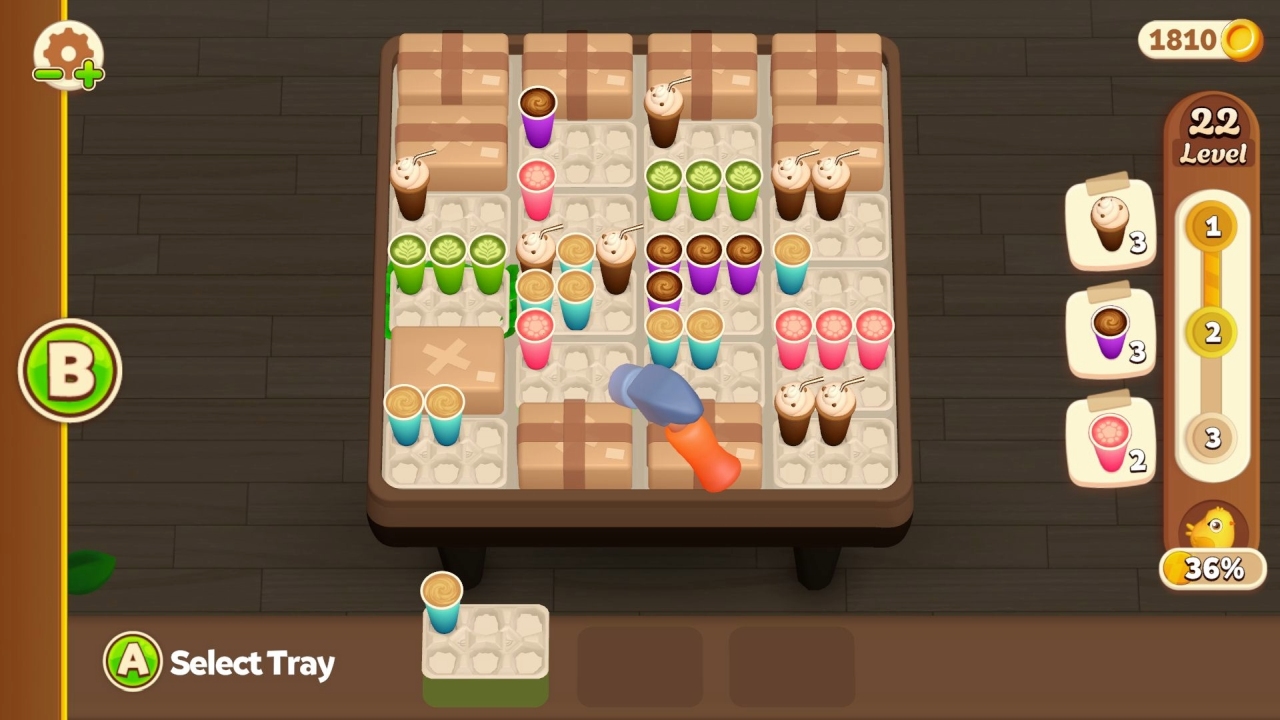Click the empty middle tray slot below
1280x720 pixels.
tap(640, 665)
